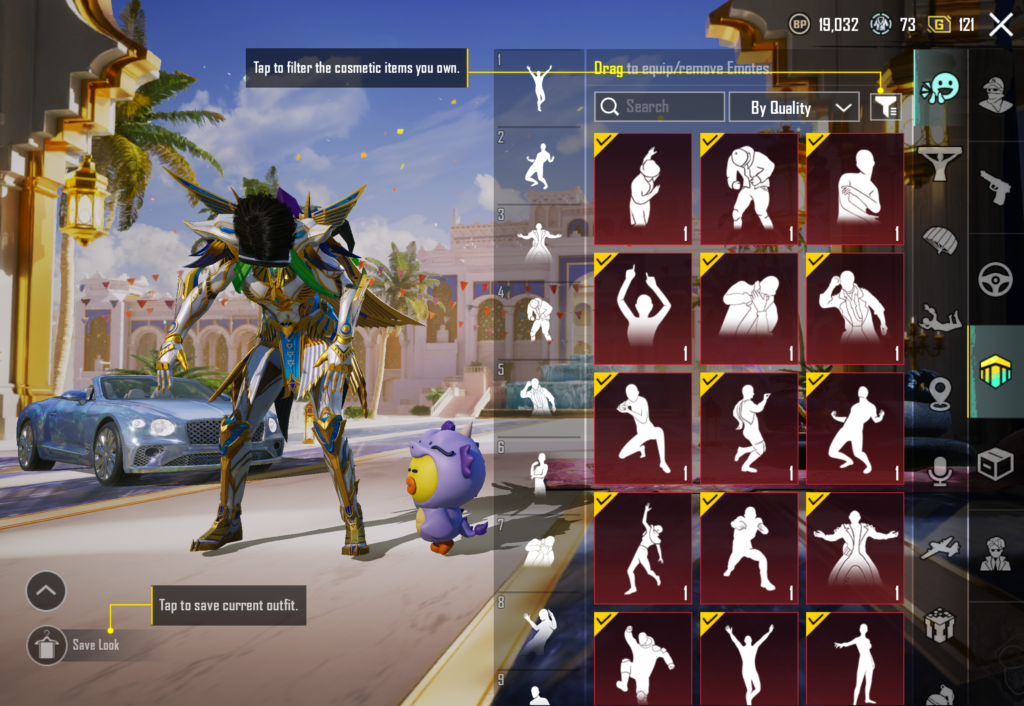The image size is (1024, 706).
Task: Select the underwear clothing category tab
Action: point(939,163)
